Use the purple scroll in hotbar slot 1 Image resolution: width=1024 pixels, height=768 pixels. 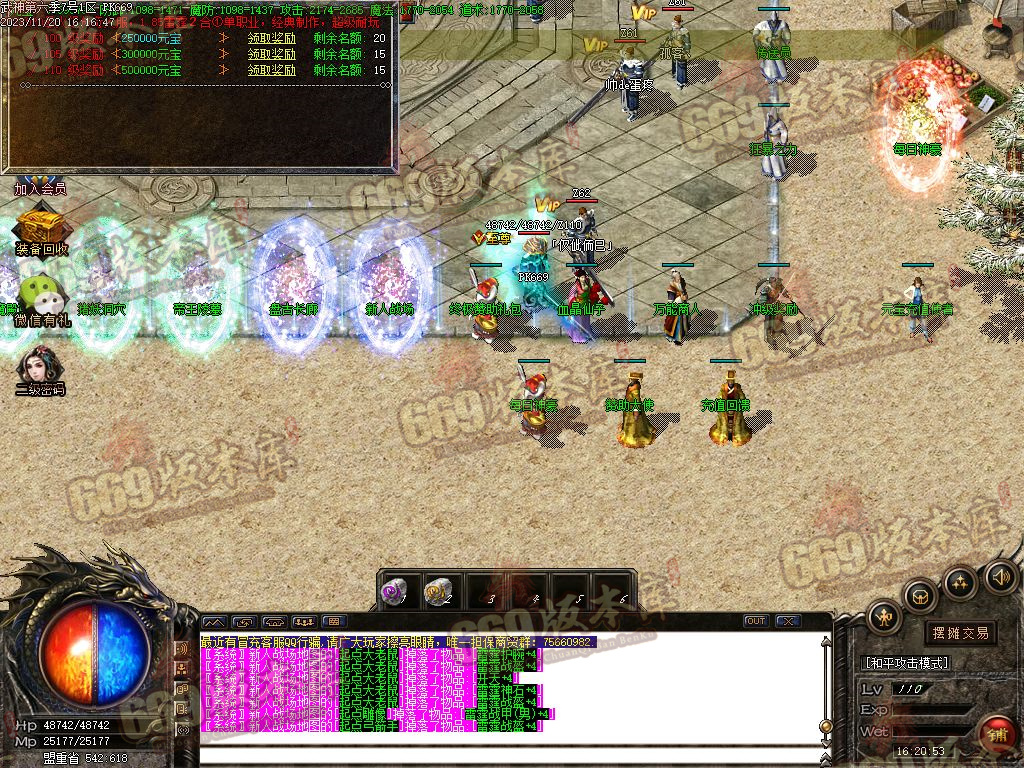click(x=396, y=591)
